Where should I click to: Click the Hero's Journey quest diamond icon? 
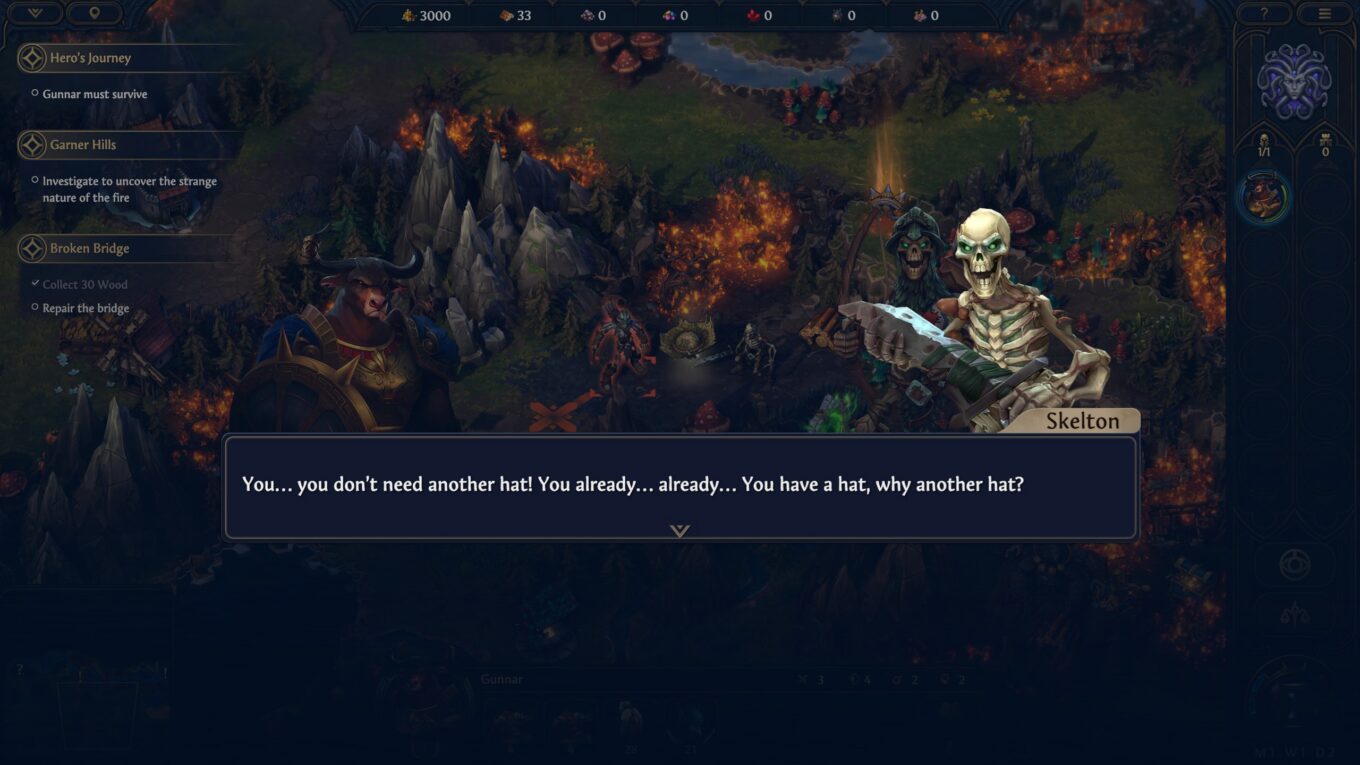30,57
